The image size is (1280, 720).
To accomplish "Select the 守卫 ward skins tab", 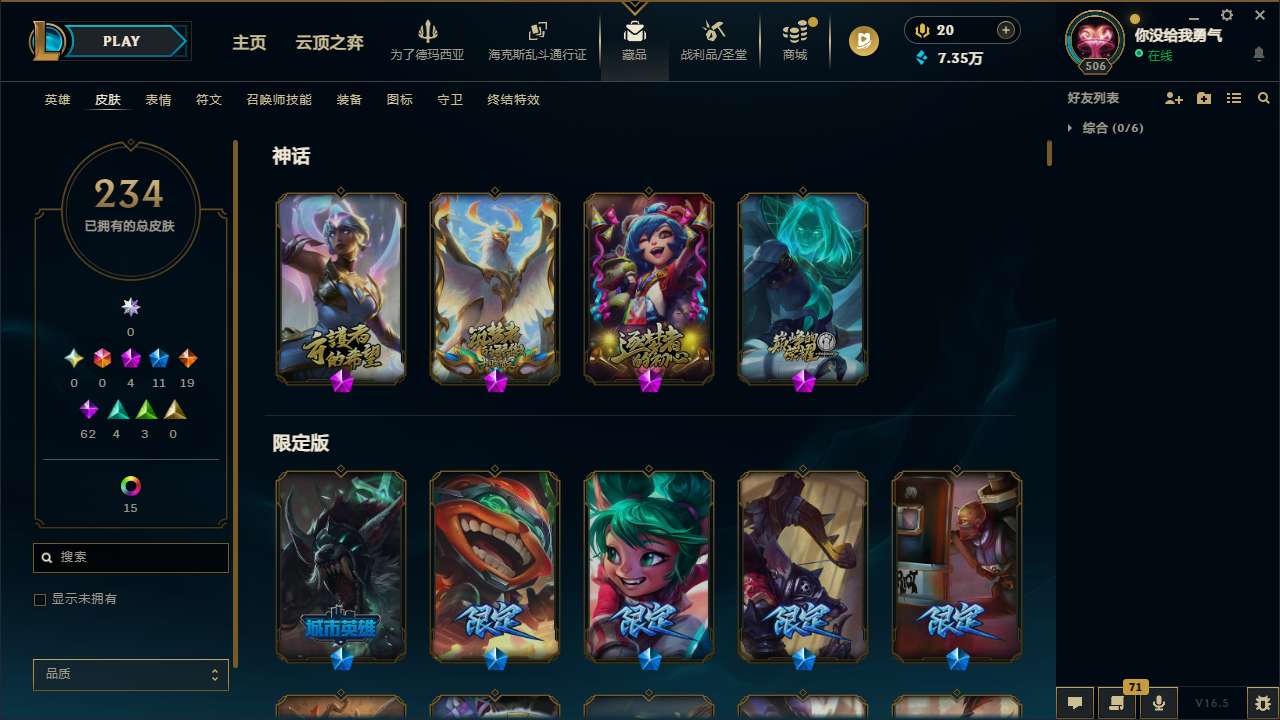I will pyautogui.click(x=449, y=100).
